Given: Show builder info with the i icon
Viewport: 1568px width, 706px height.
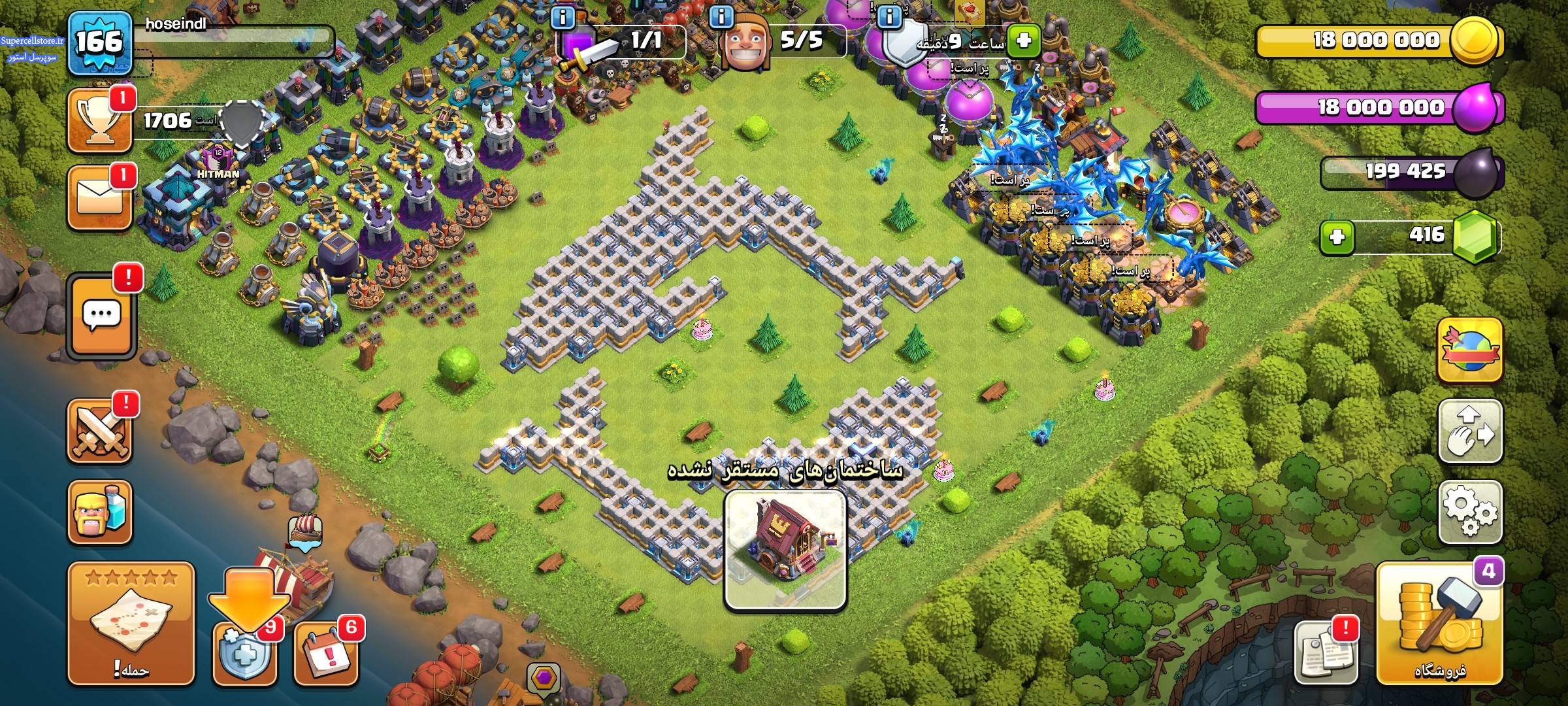Looking at the screenshot, I should [721, 16].
